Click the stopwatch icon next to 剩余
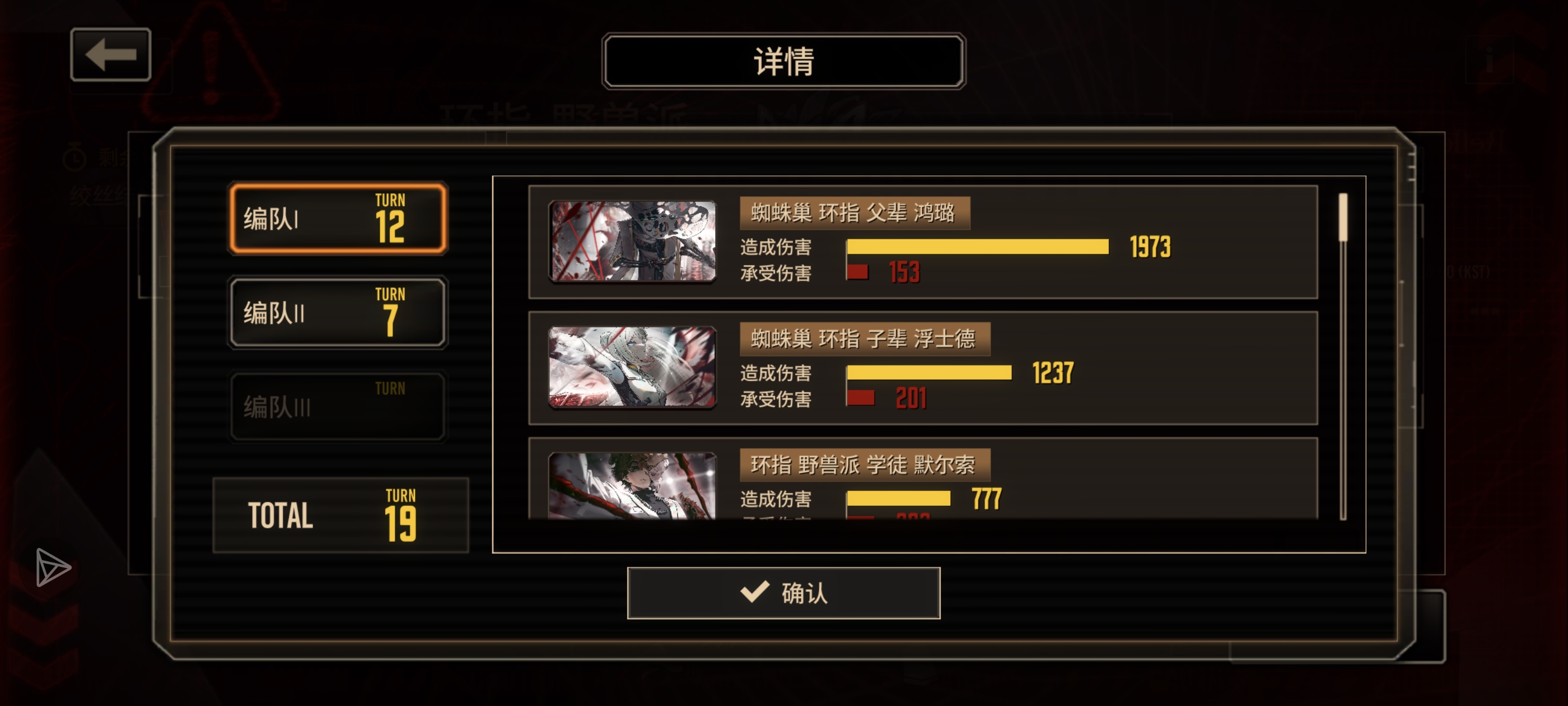The width and height of the screenshot is (1568, 706). coord(74,157)
